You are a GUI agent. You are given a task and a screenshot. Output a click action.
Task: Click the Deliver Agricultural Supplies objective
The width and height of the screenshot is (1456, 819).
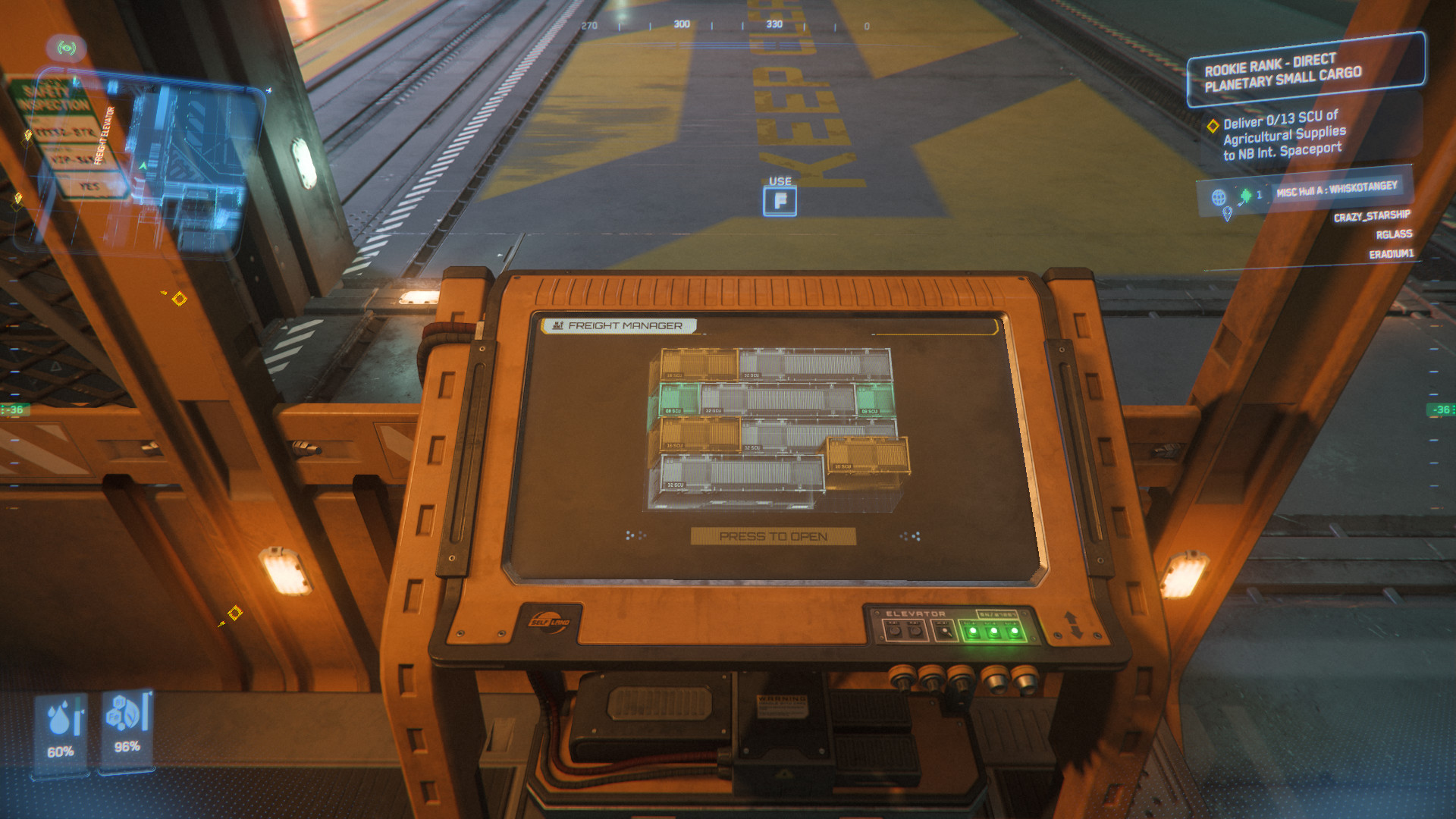tap(1284, 136)
